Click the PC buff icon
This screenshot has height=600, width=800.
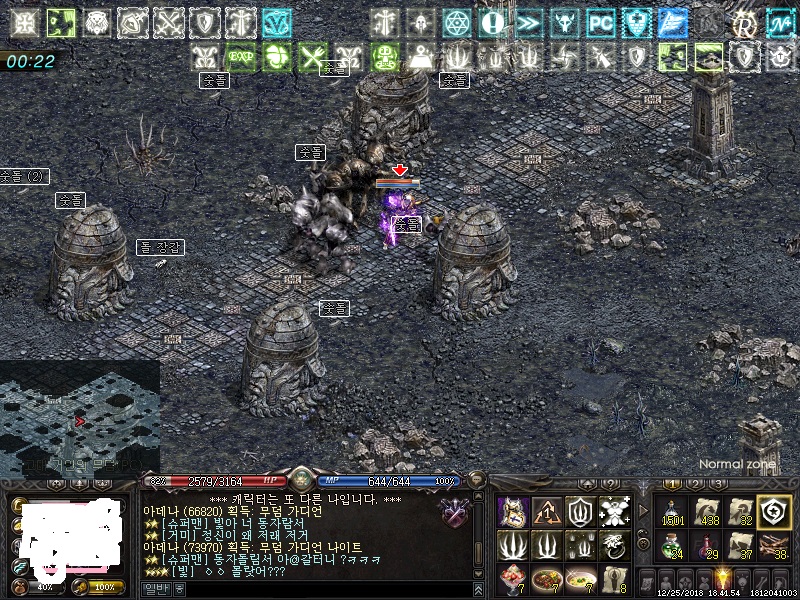[x=600, y=22]
